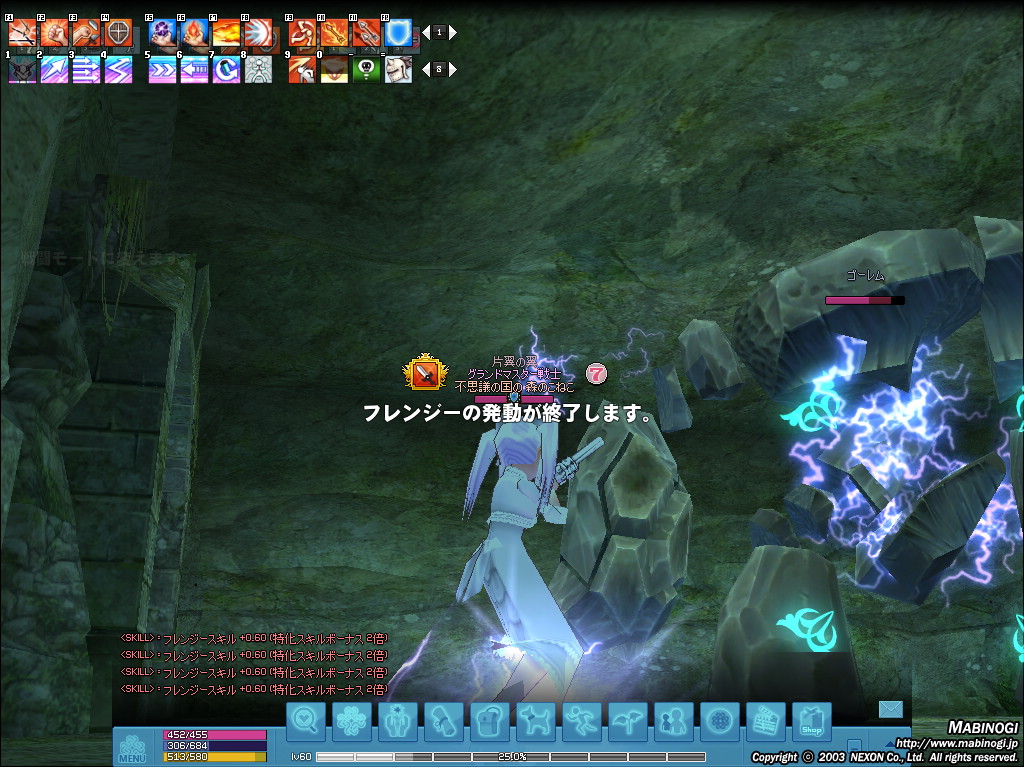The height and width of the screenshot is (767, 1024).
Task: Open the magnifying glass heart search button
Action: [306, 721]
